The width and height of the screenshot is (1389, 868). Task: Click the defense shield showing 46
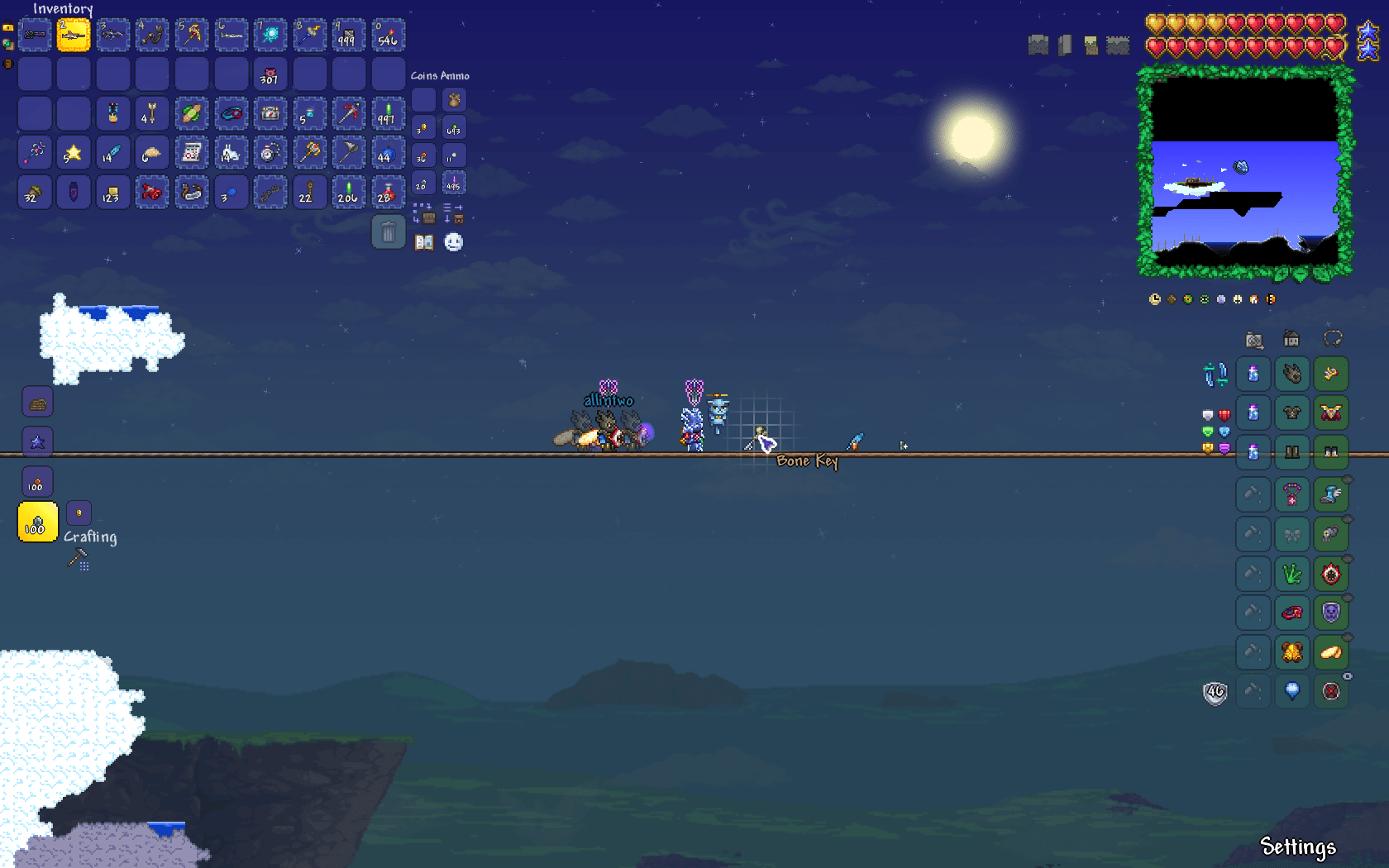1214,693
